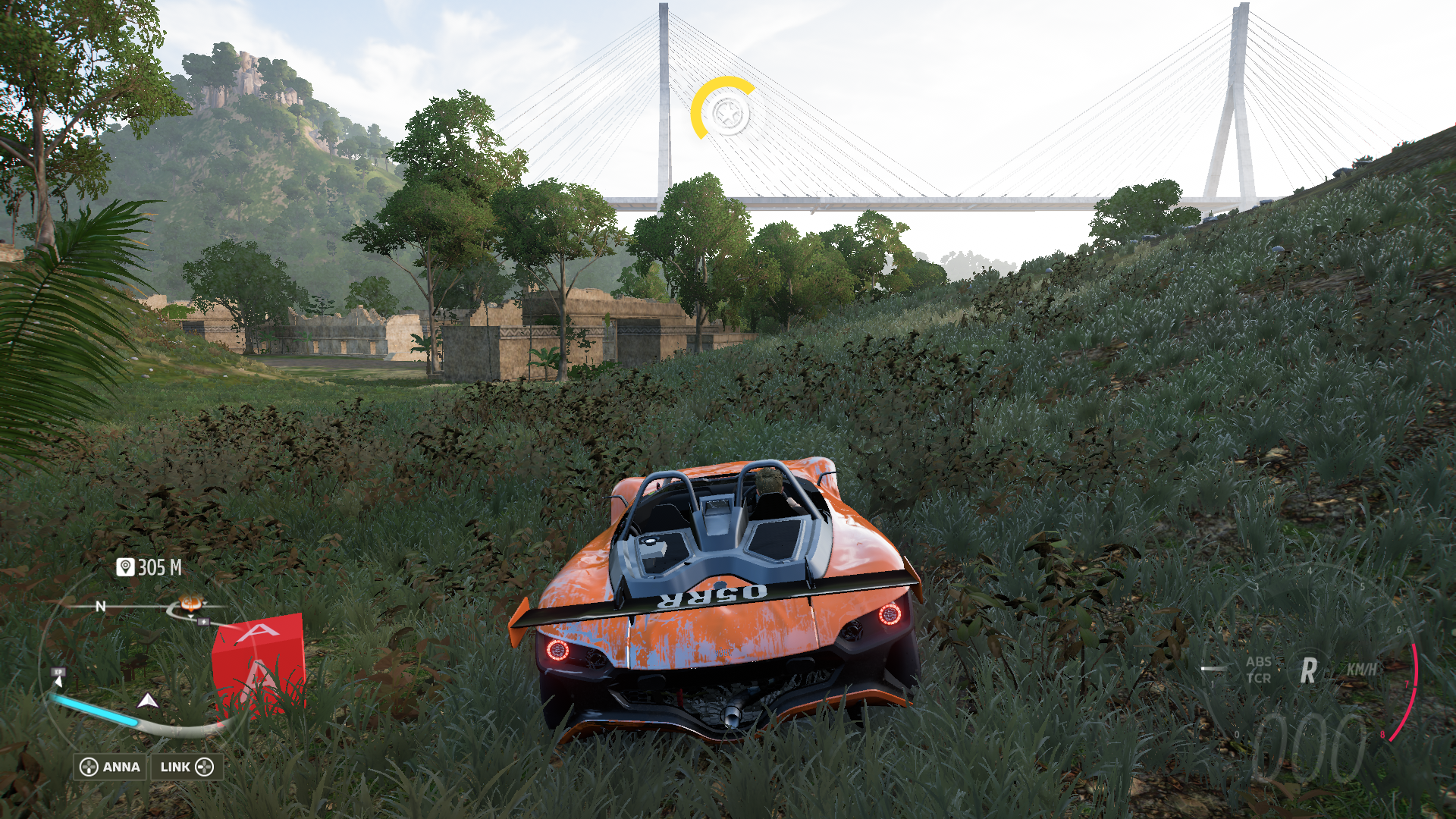The width and height of the screenshot is (1456, 819).
Task: Click the XP label icon beside the progress bar
Action: [x=58, y=672]
